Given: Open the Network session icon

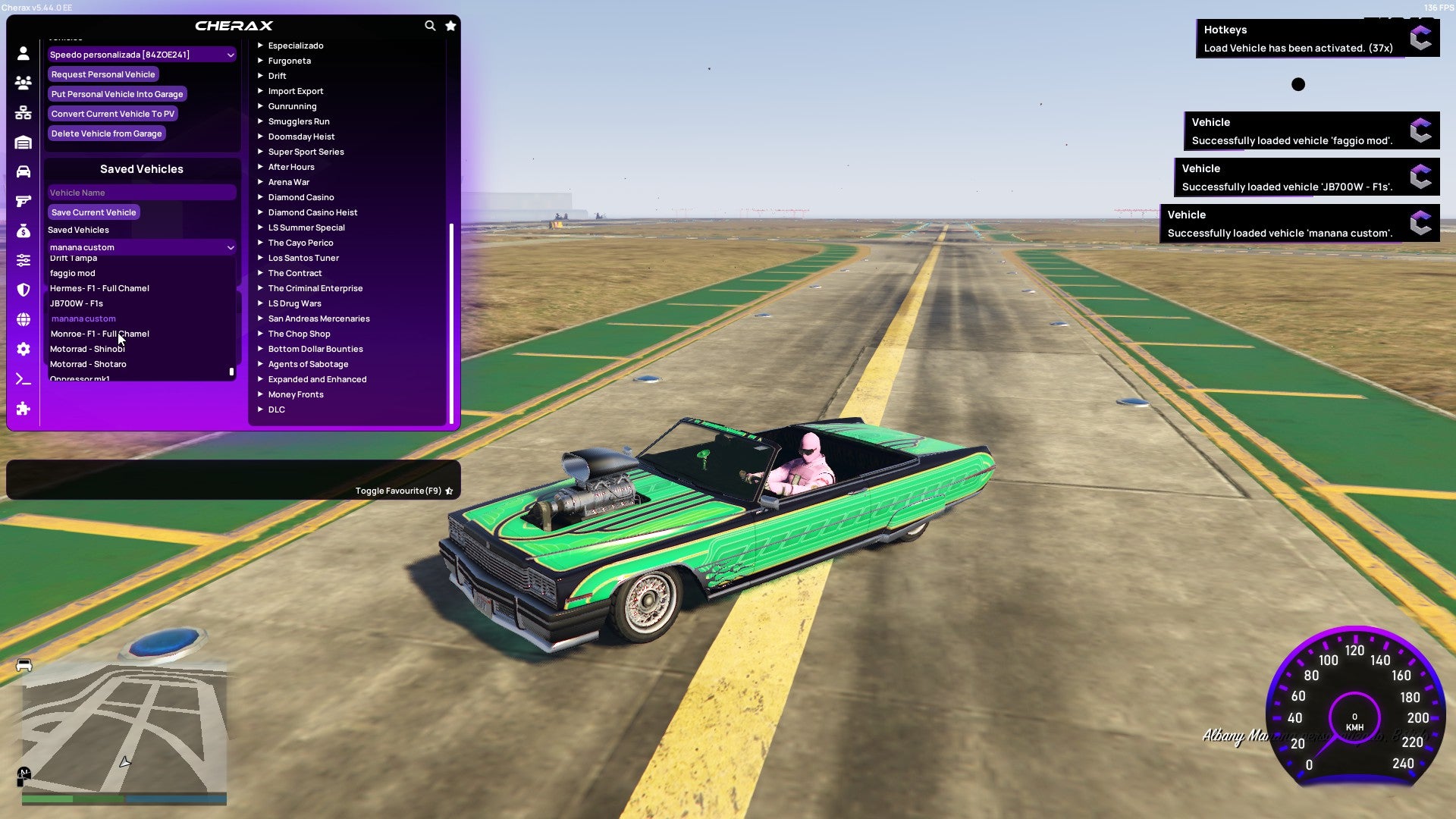Looking at the screenshot, I should point(23,113).
